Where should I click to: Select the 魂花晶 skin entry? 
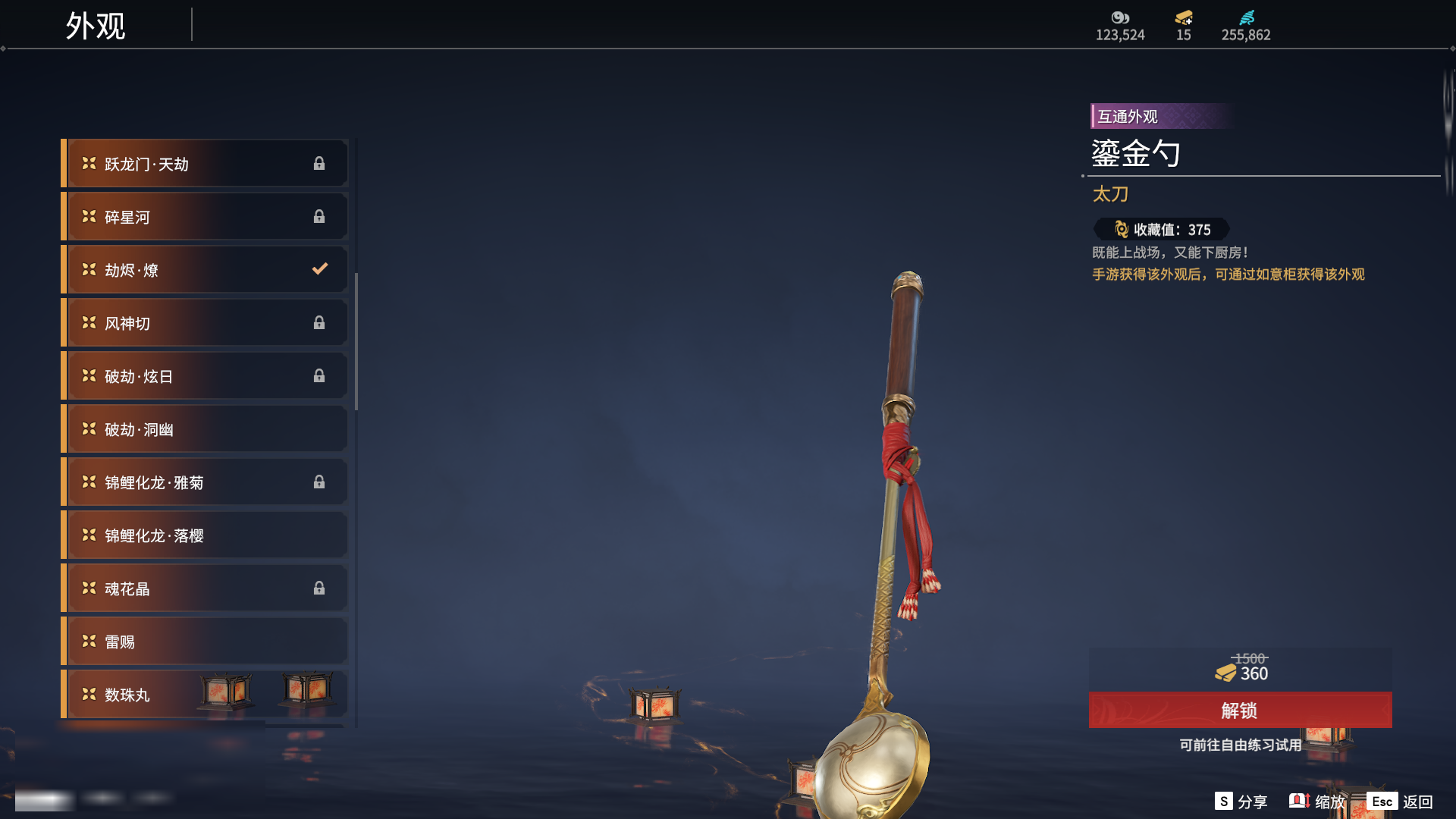pos(205,588)
